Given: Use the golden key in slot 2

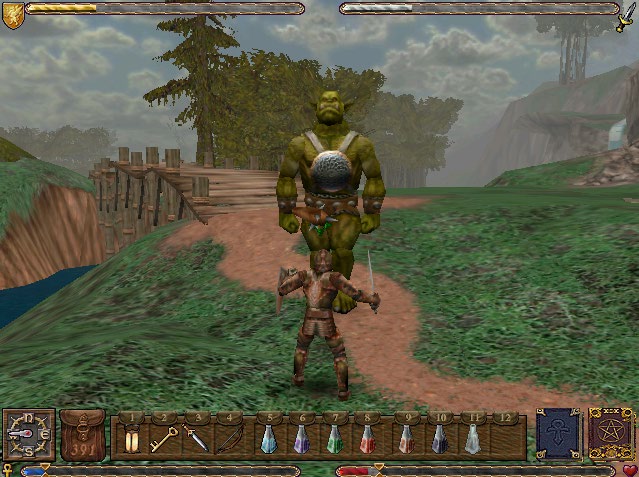Looking at the screenshot, I should pyautogui.click(x=163, y=438).
